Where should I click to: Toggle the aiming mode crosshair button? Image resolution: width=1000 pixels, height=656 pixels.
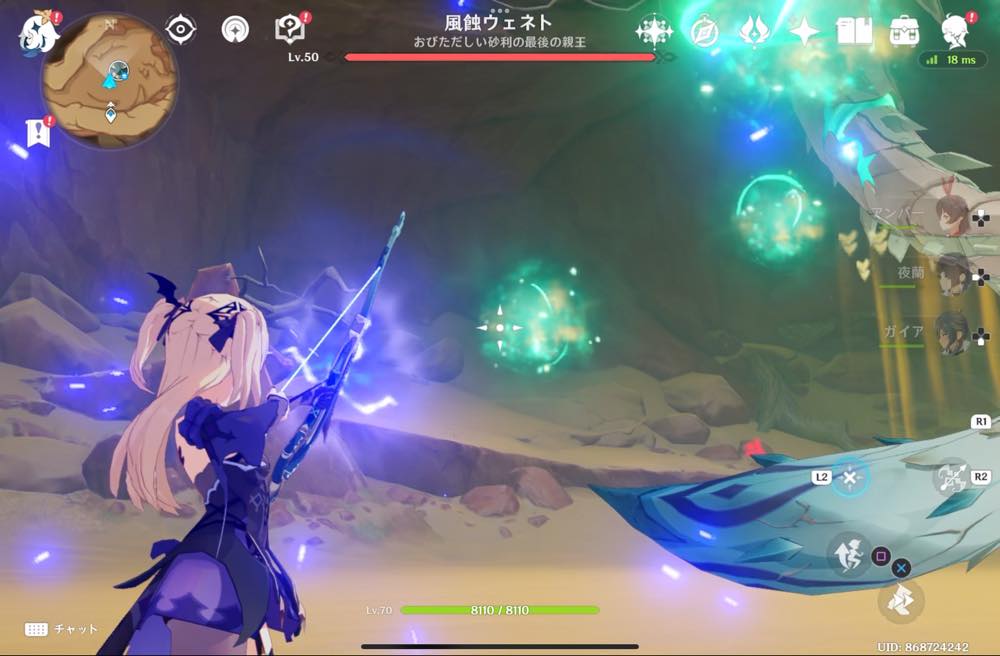[x=849, y=478]
